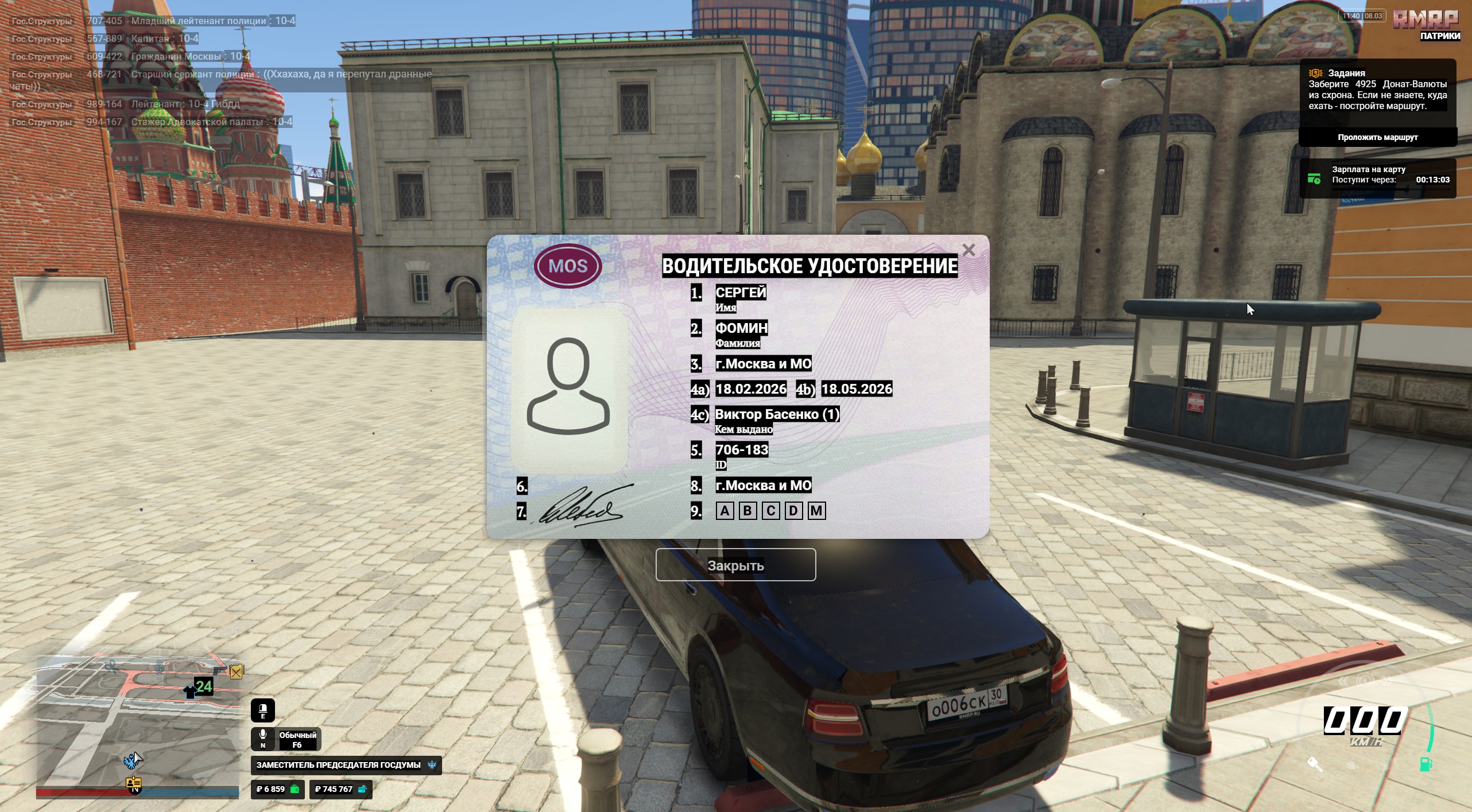The width and height of the screenshot is (1472, 812).
Task: Click the chat line from Старший сержант полиции
Action: tap(221, 75)
